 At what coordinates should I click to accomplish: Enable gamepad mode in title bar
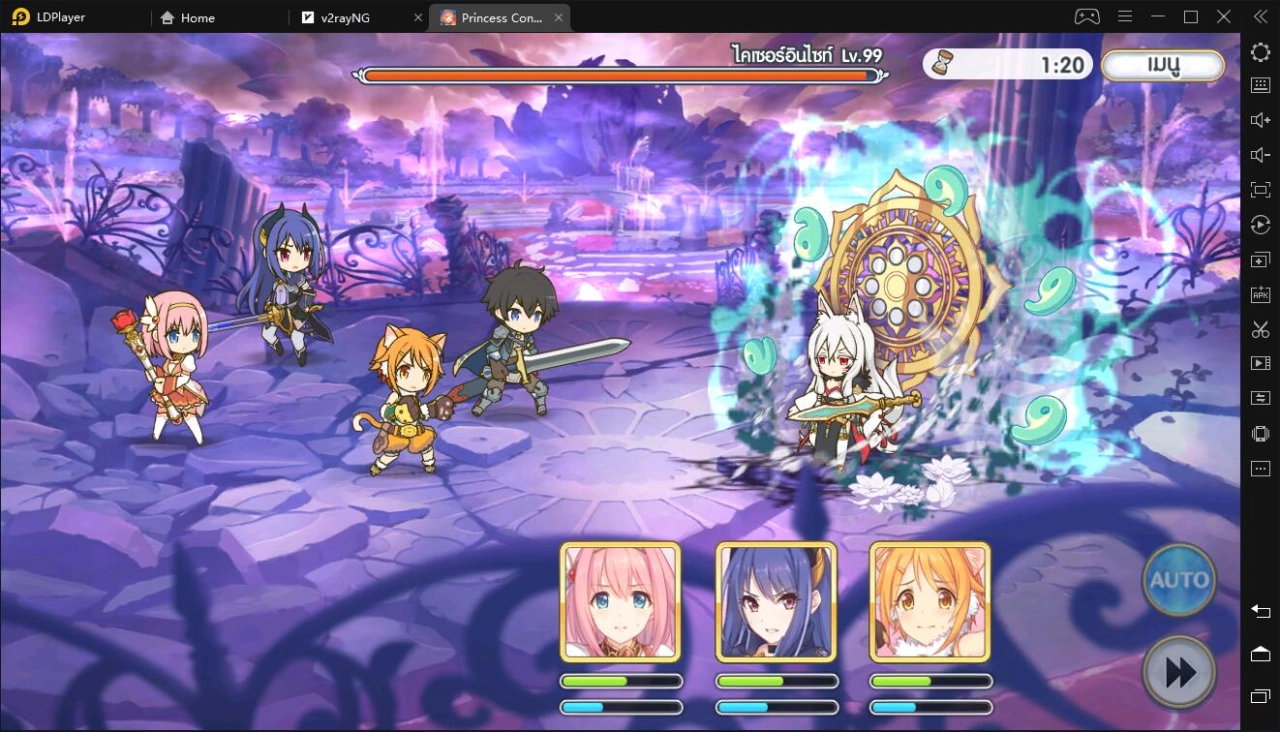(1090, 16)
